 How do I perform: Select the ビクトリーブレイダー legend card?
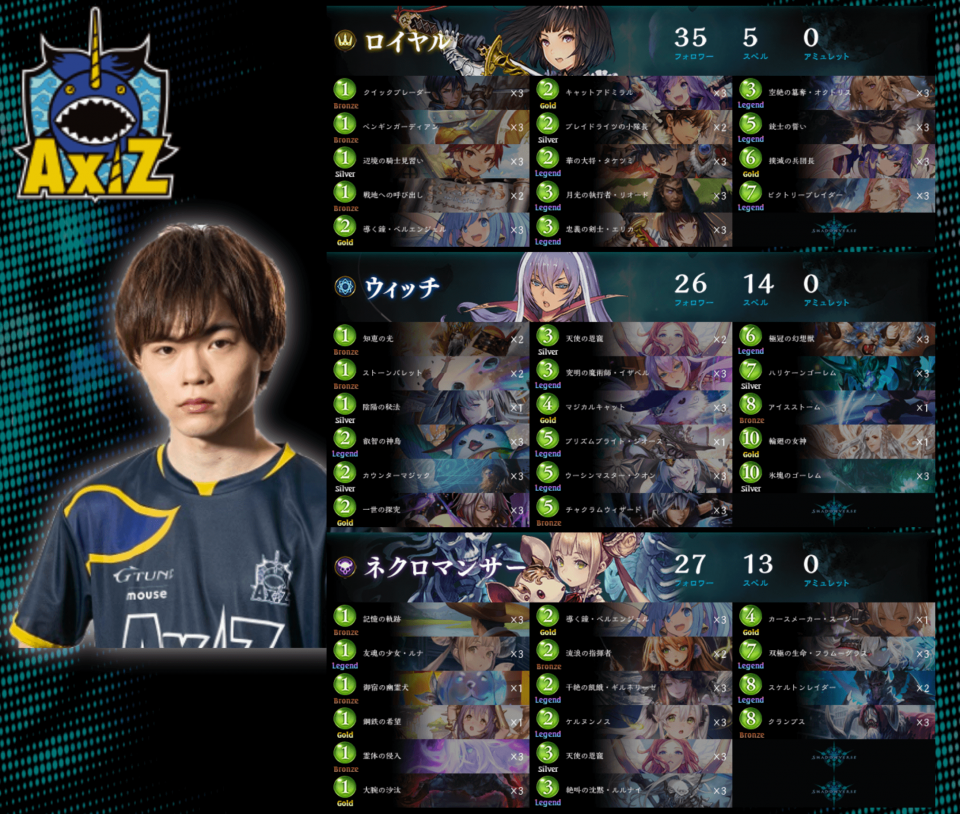point(836,195)
